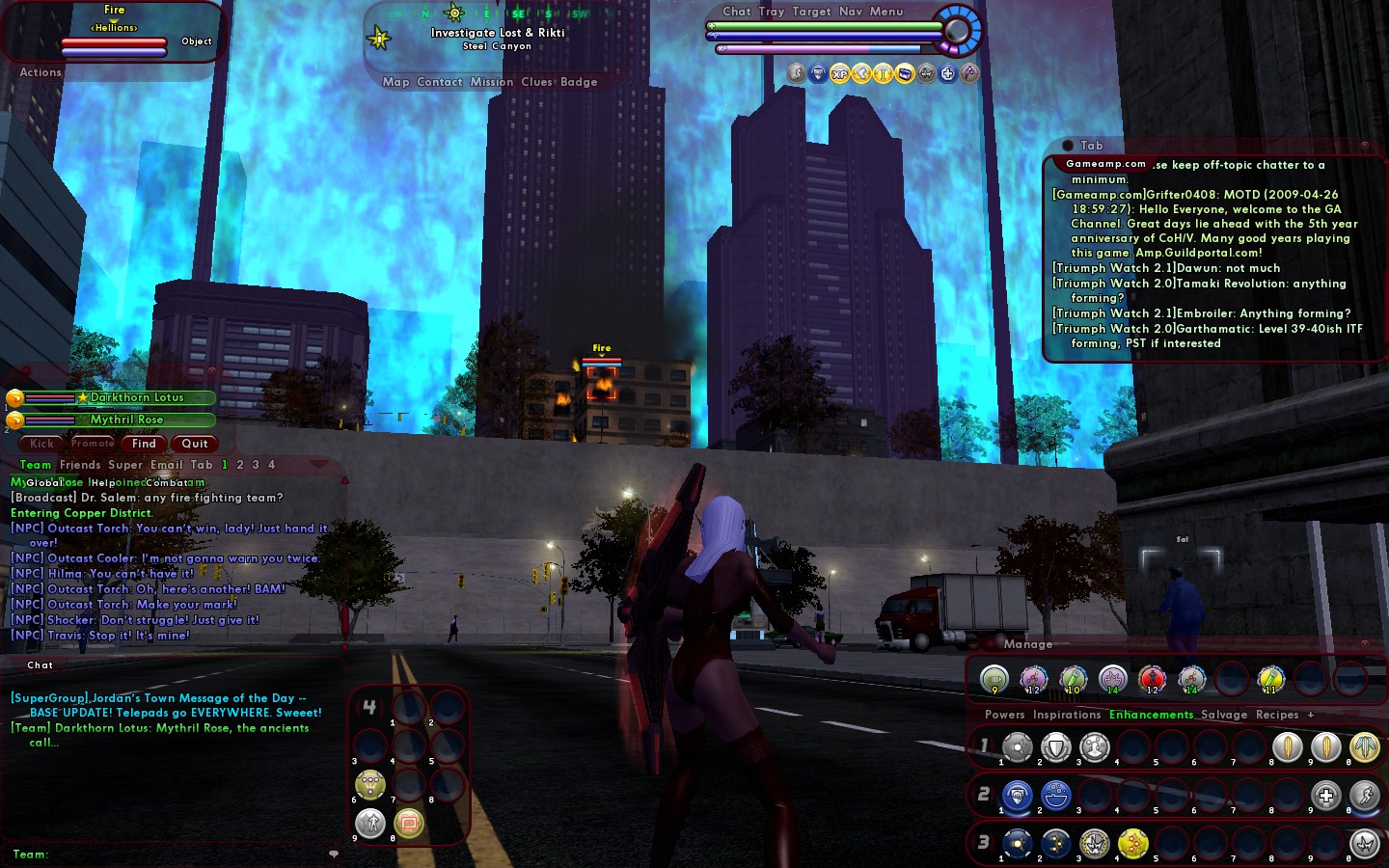Open the Contact list
1389x868 pixels.
(x=440, y=82)
